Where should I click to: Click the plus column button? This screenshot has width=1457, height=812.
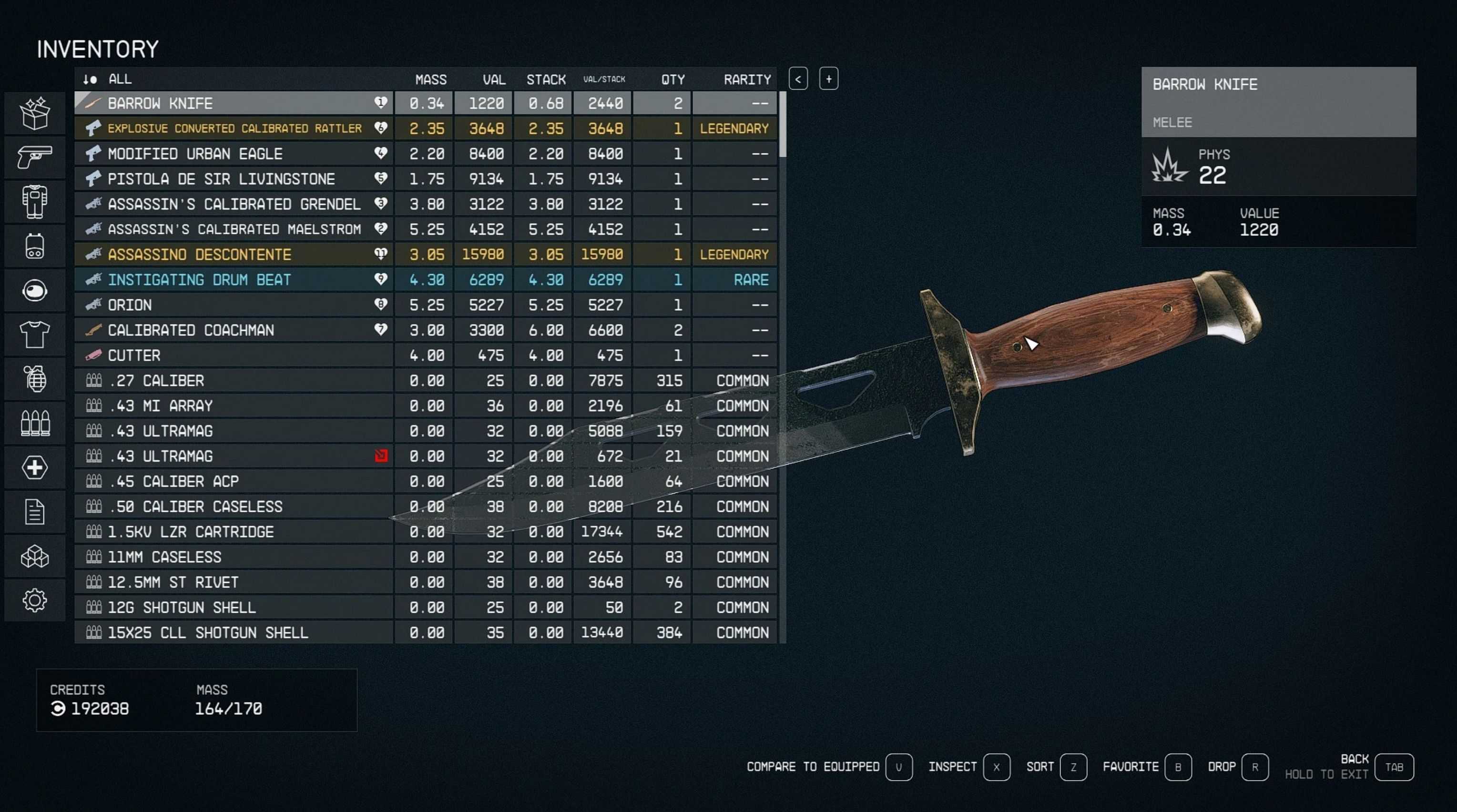[x=829, y=79]
